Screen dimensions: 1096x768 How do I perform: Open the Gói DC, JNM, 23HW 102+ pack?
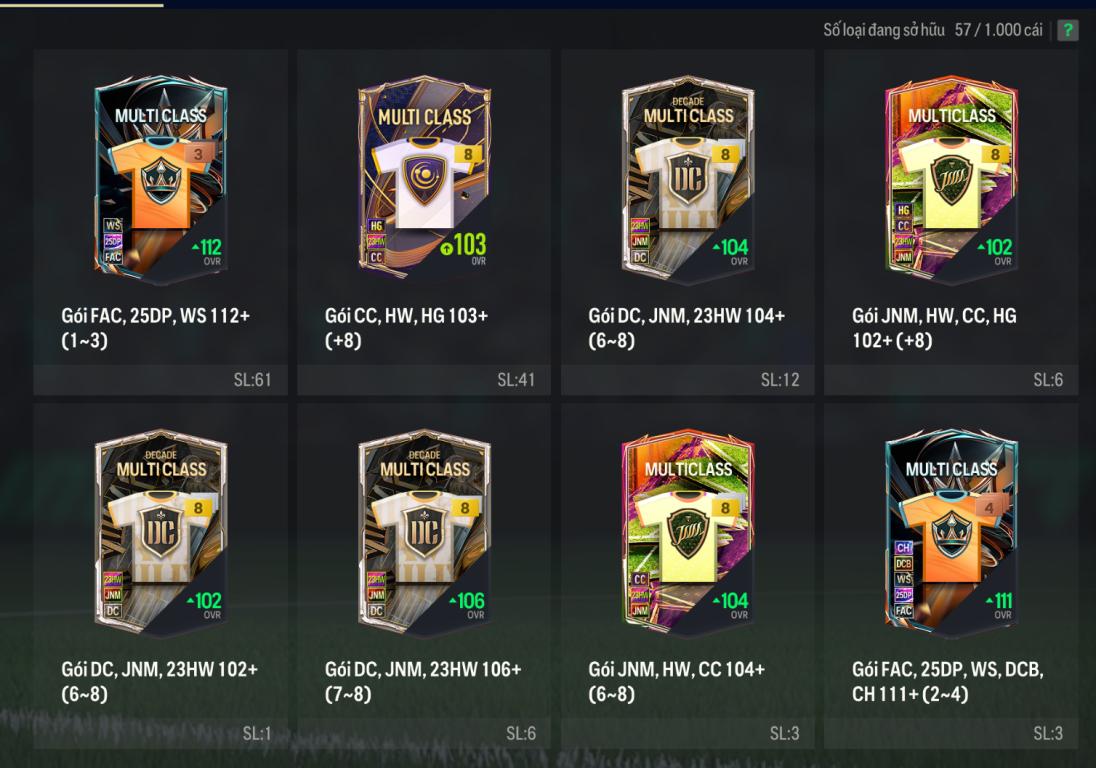coord(161,534)
